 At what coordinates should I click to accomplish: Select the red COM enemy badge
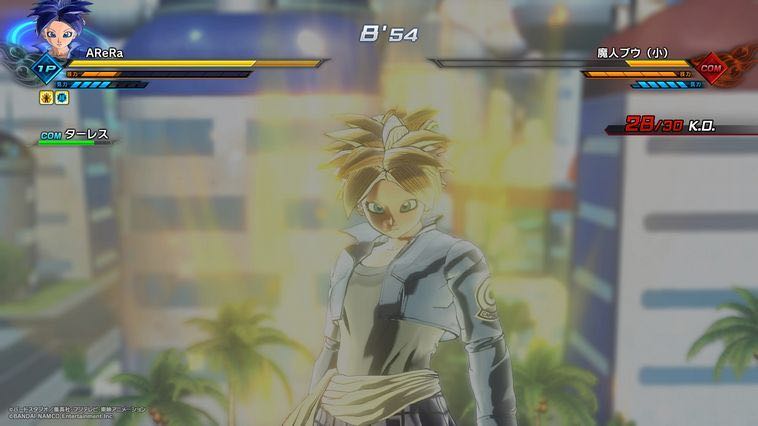point(710,66)
